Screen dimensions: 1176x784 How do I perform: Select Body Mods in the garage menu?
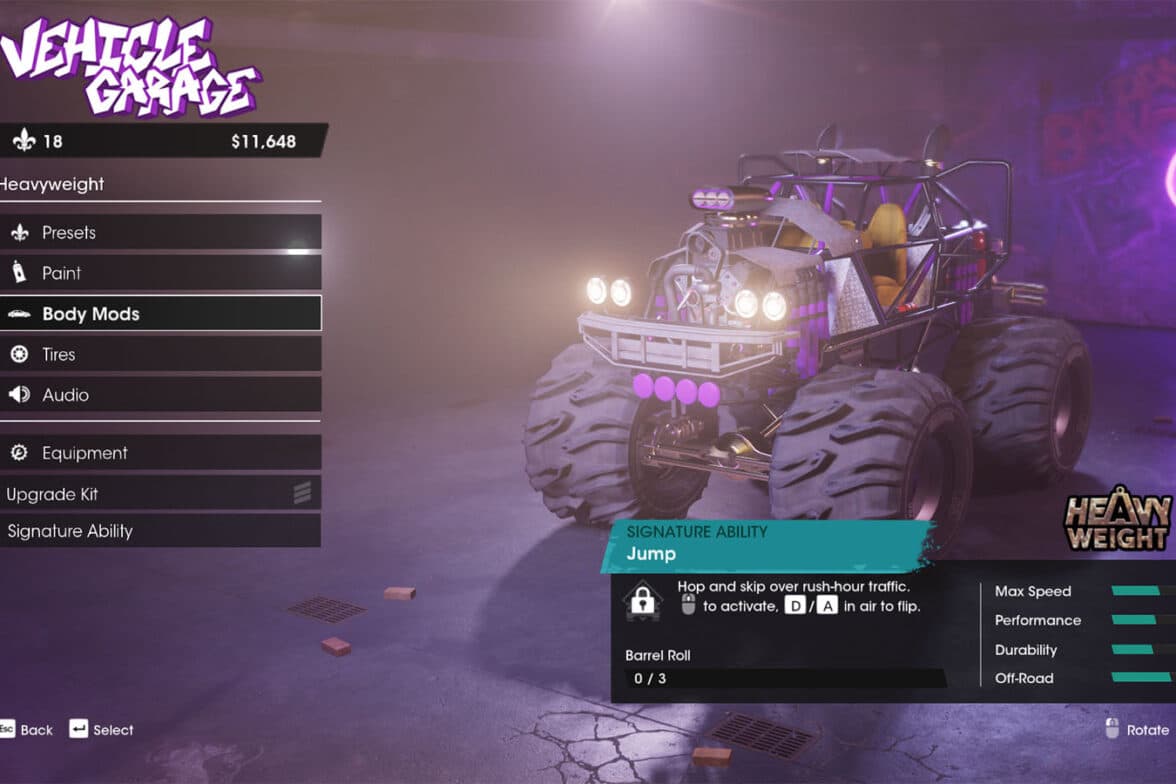(160, 314)
